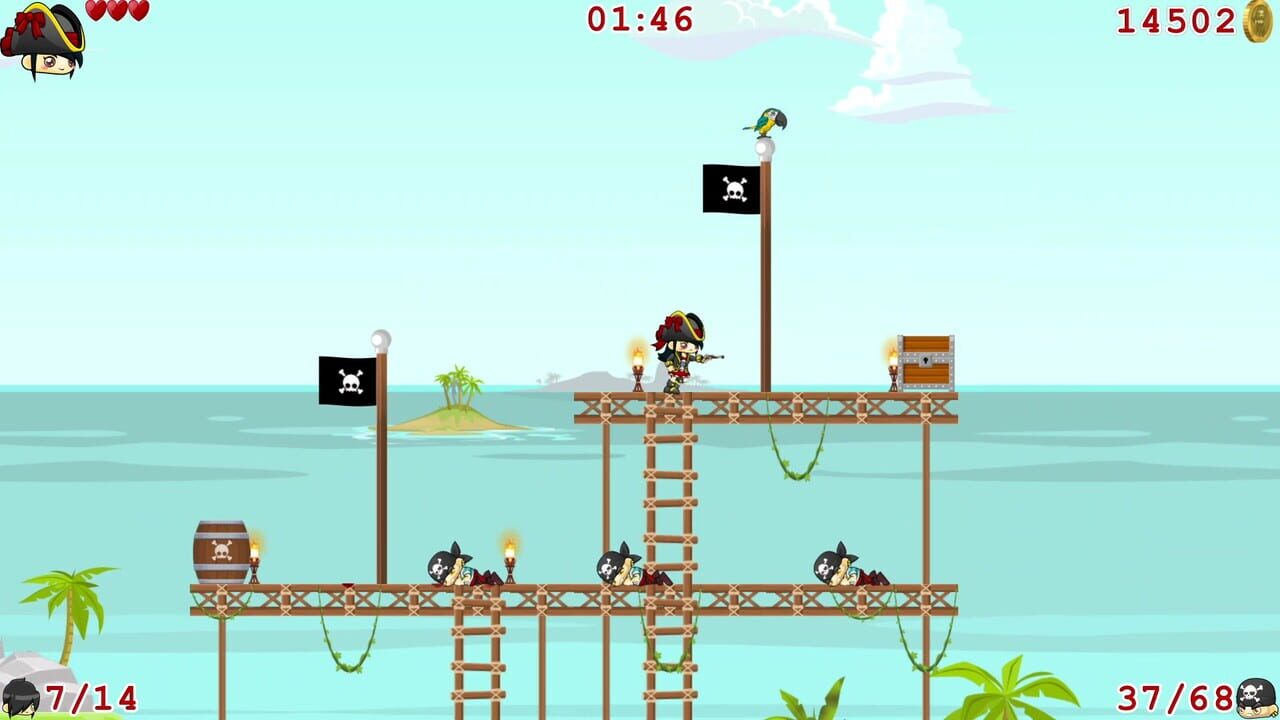Open the treasure chest on the upper platform
This screenshot has height=720, width=1280.
pyautogui.click(x=925, y=360)
